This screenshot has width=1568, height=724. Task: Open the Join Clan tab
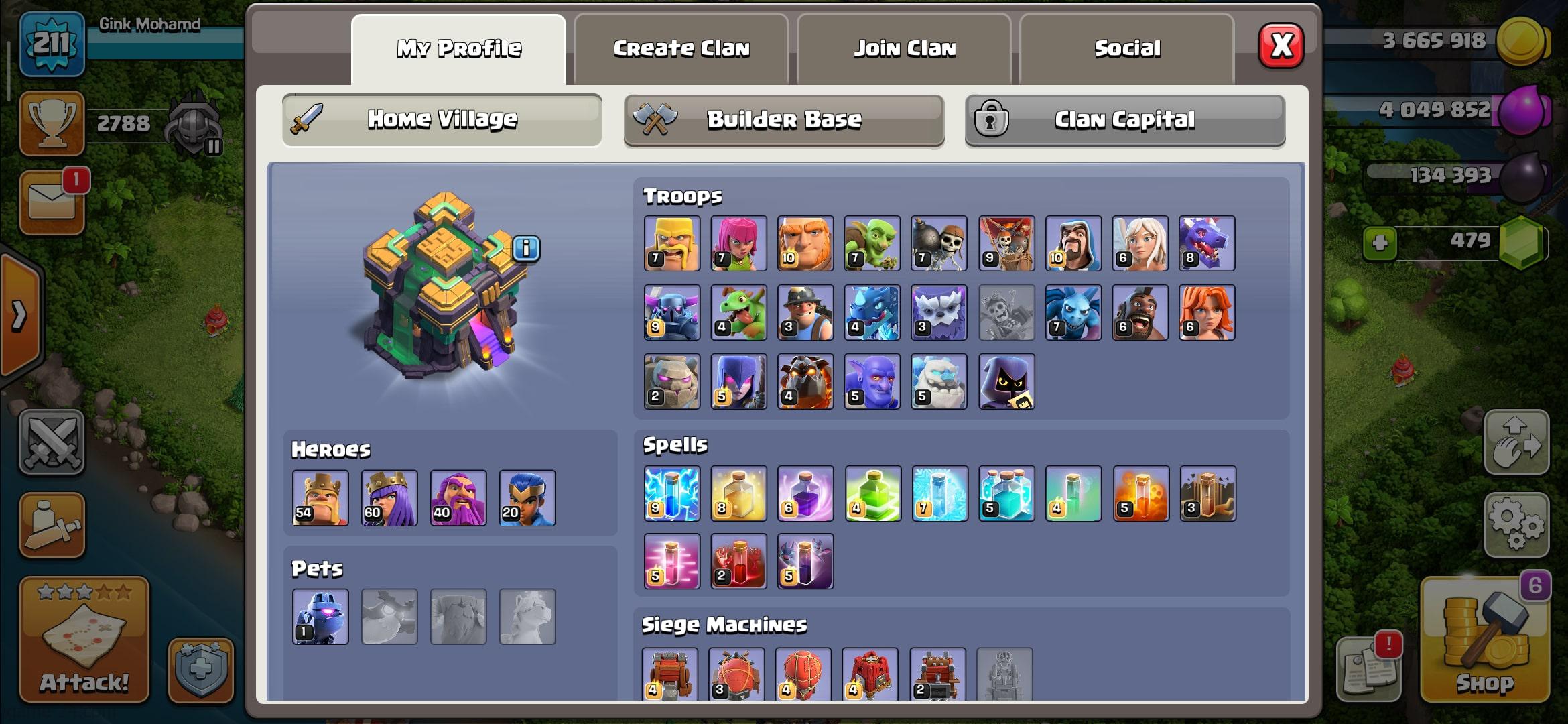904,49
